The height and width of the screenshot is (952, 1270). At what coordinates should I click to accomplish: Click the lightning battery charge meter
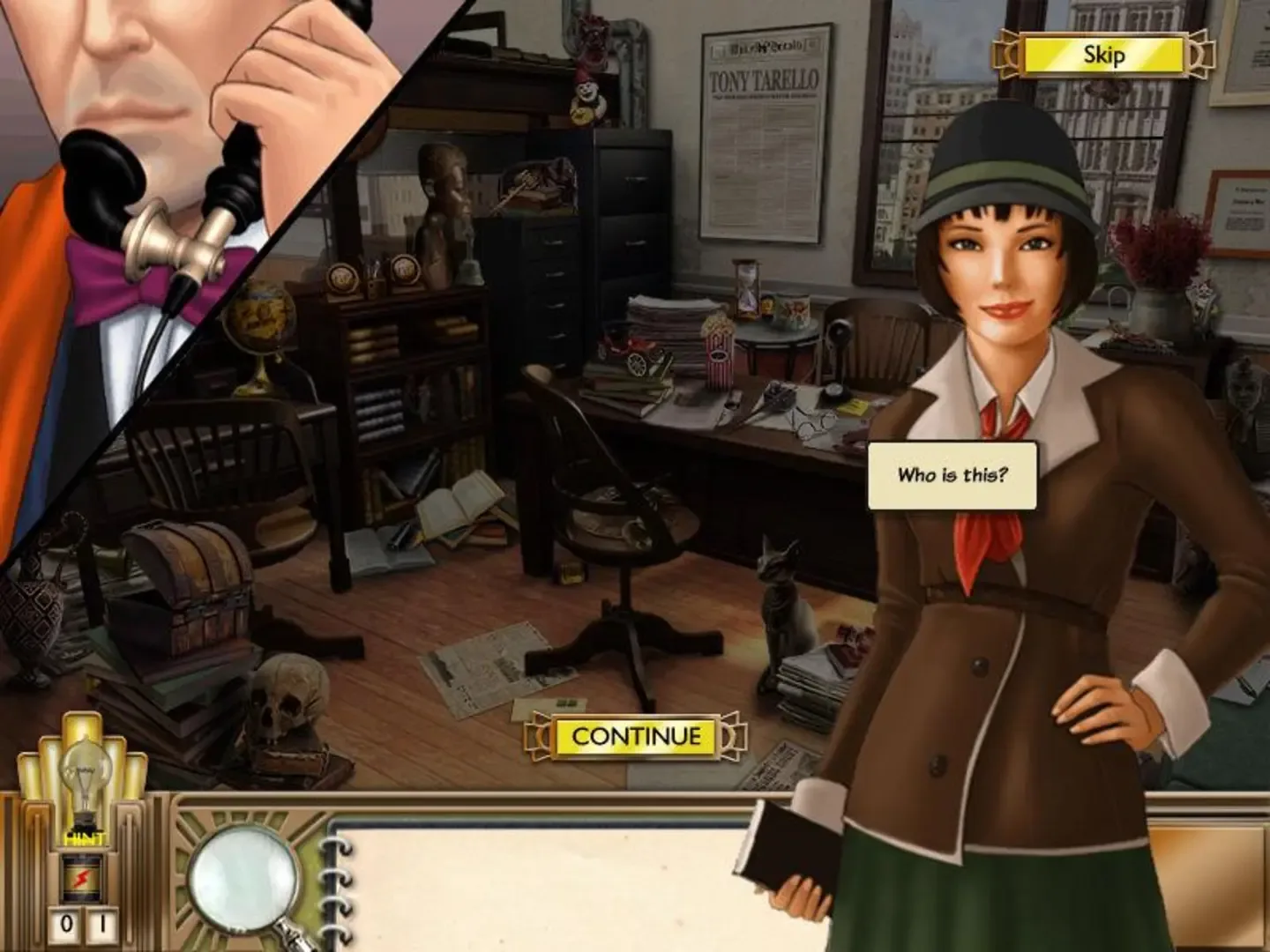(x=80, y=875)
